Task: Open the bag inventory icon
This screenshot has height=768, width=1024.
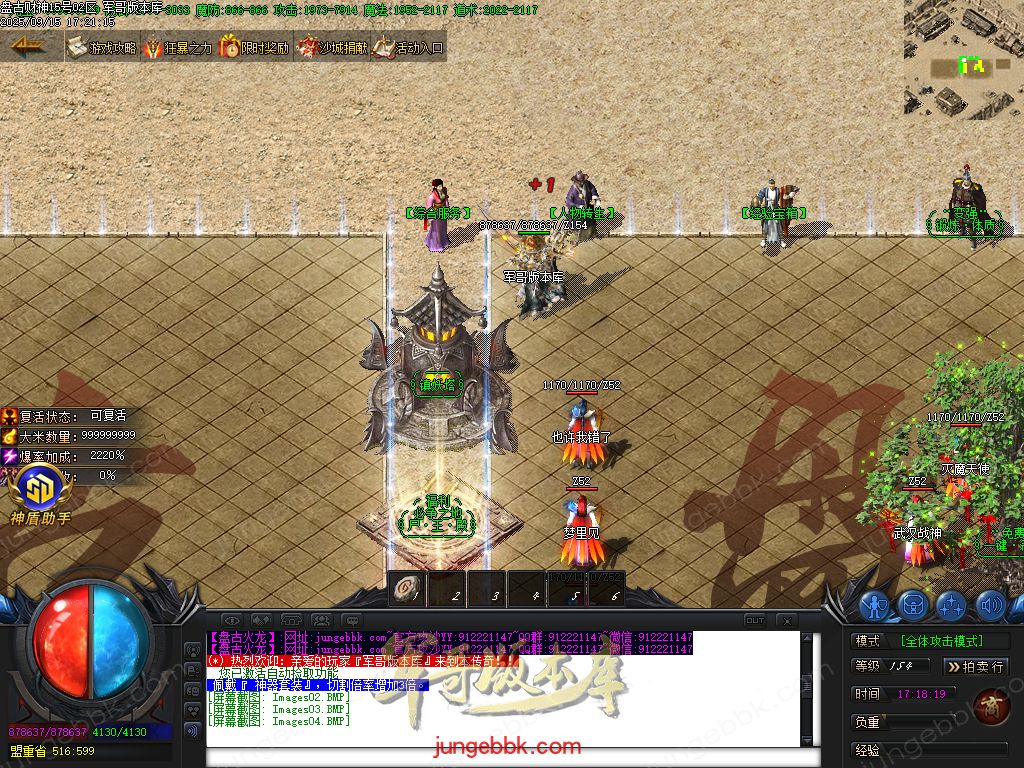Action: pyautogui.click(x=913, y=605)
